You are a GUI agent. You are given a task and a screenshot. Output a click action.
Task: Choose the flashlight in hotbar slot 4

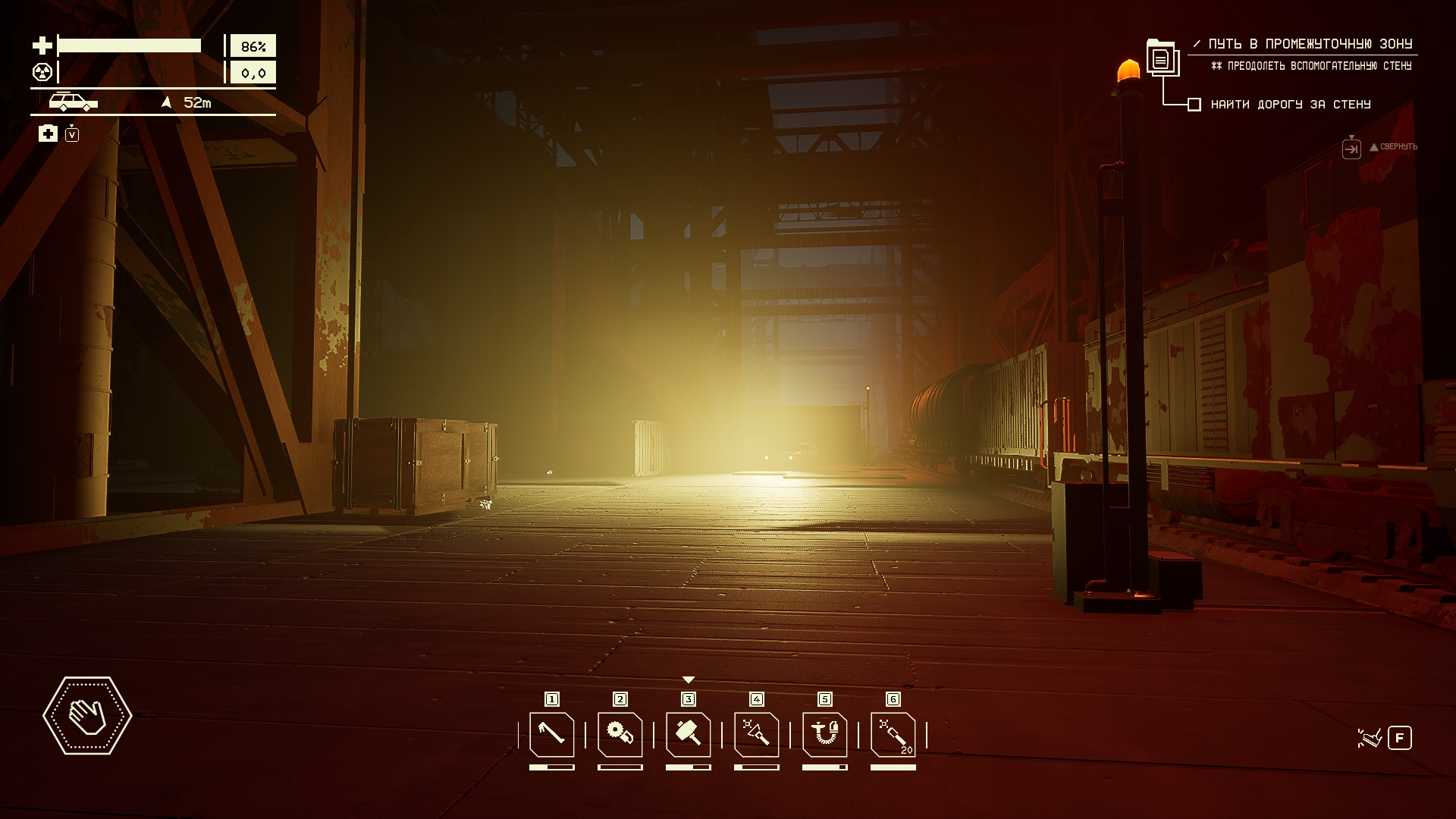pos(756,734)
